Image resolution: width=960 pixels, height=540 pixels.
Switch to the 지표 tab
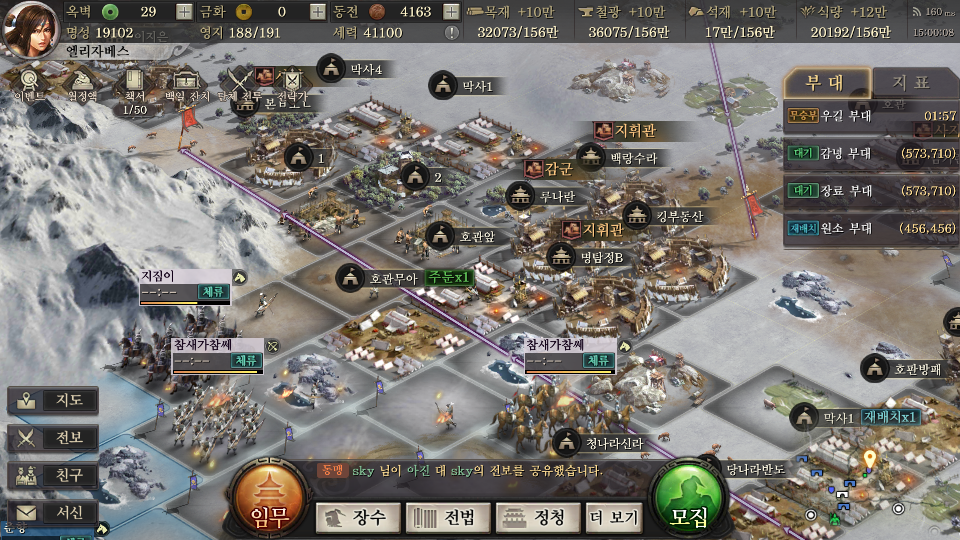click(x=911, y=82)
